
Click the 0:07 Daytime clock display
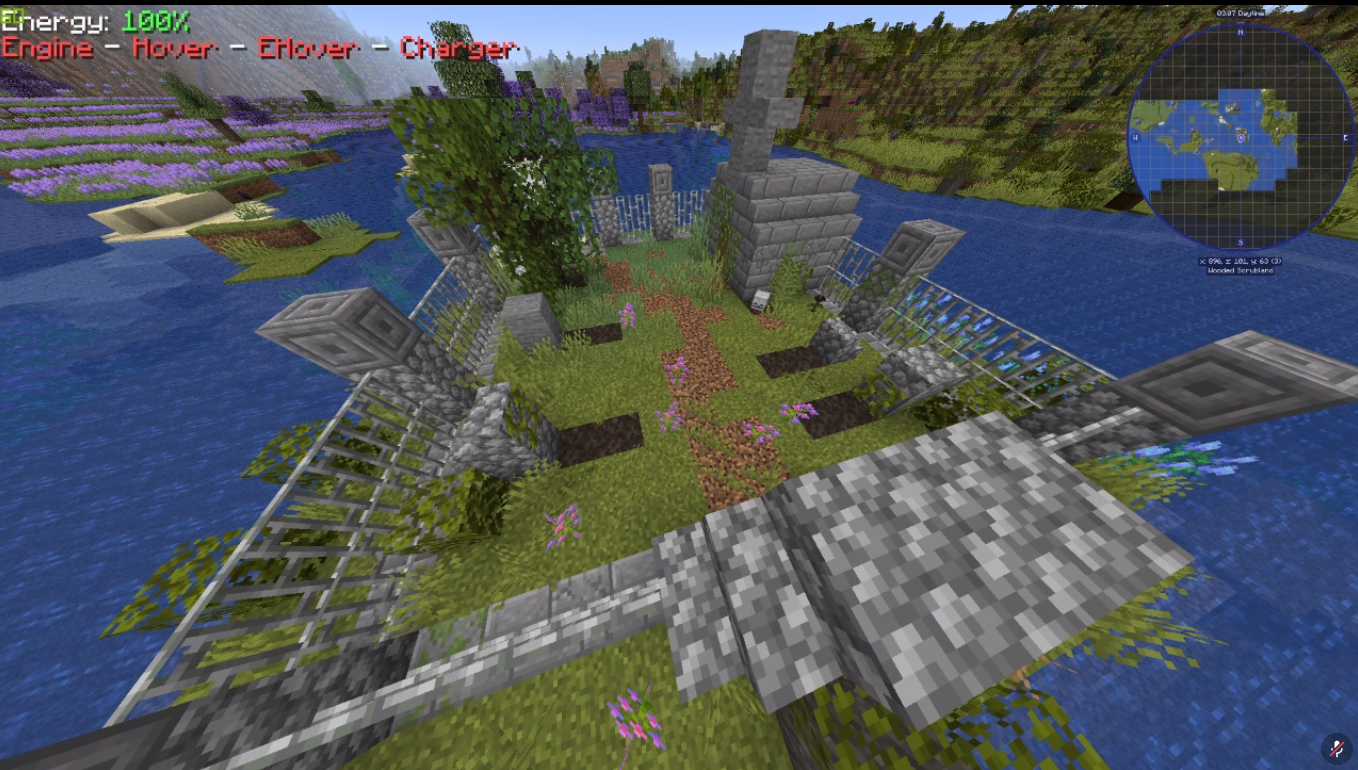click(1240, 12)
